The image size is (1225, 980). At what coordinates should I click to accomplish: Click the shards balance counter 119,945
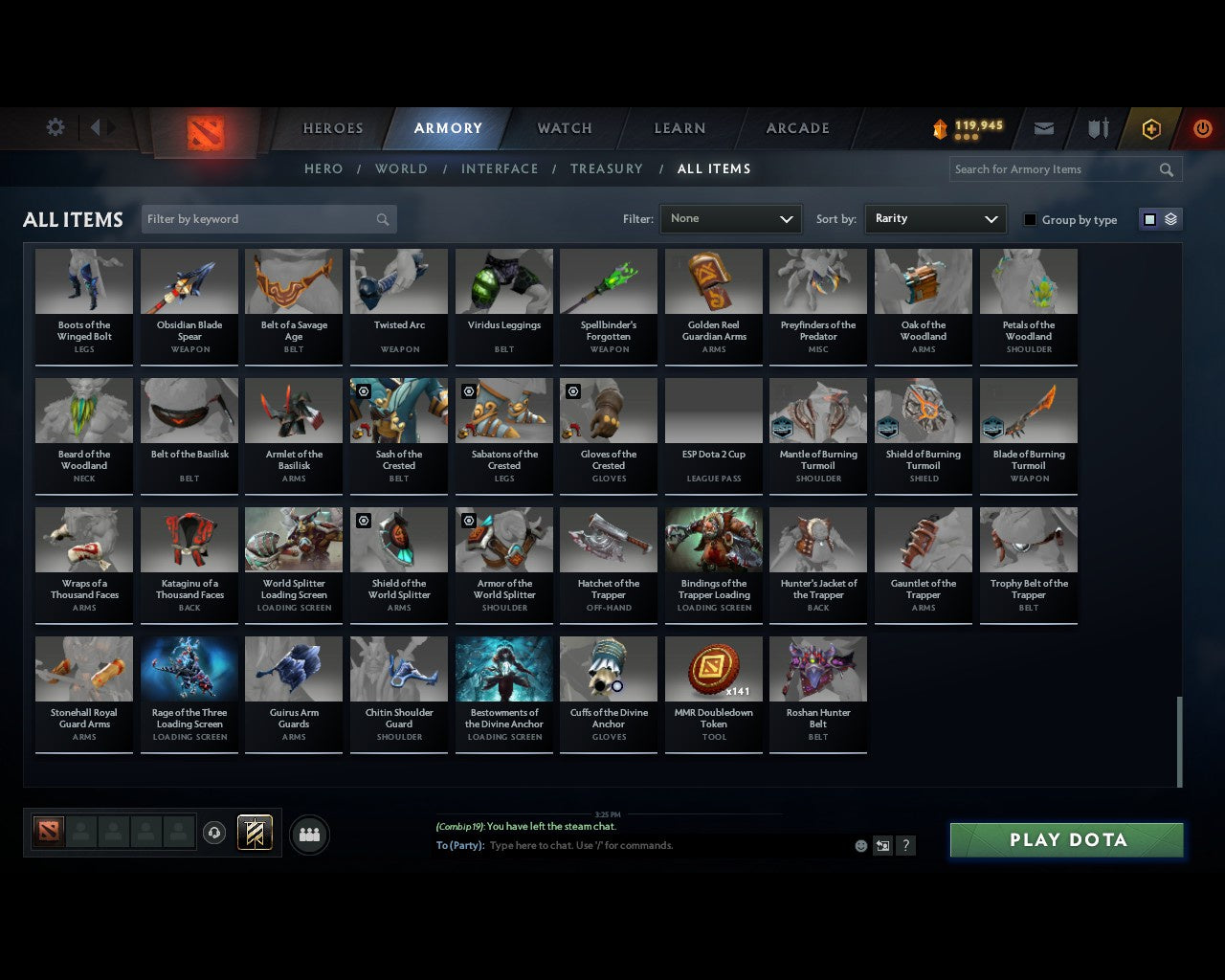[967, 124]
